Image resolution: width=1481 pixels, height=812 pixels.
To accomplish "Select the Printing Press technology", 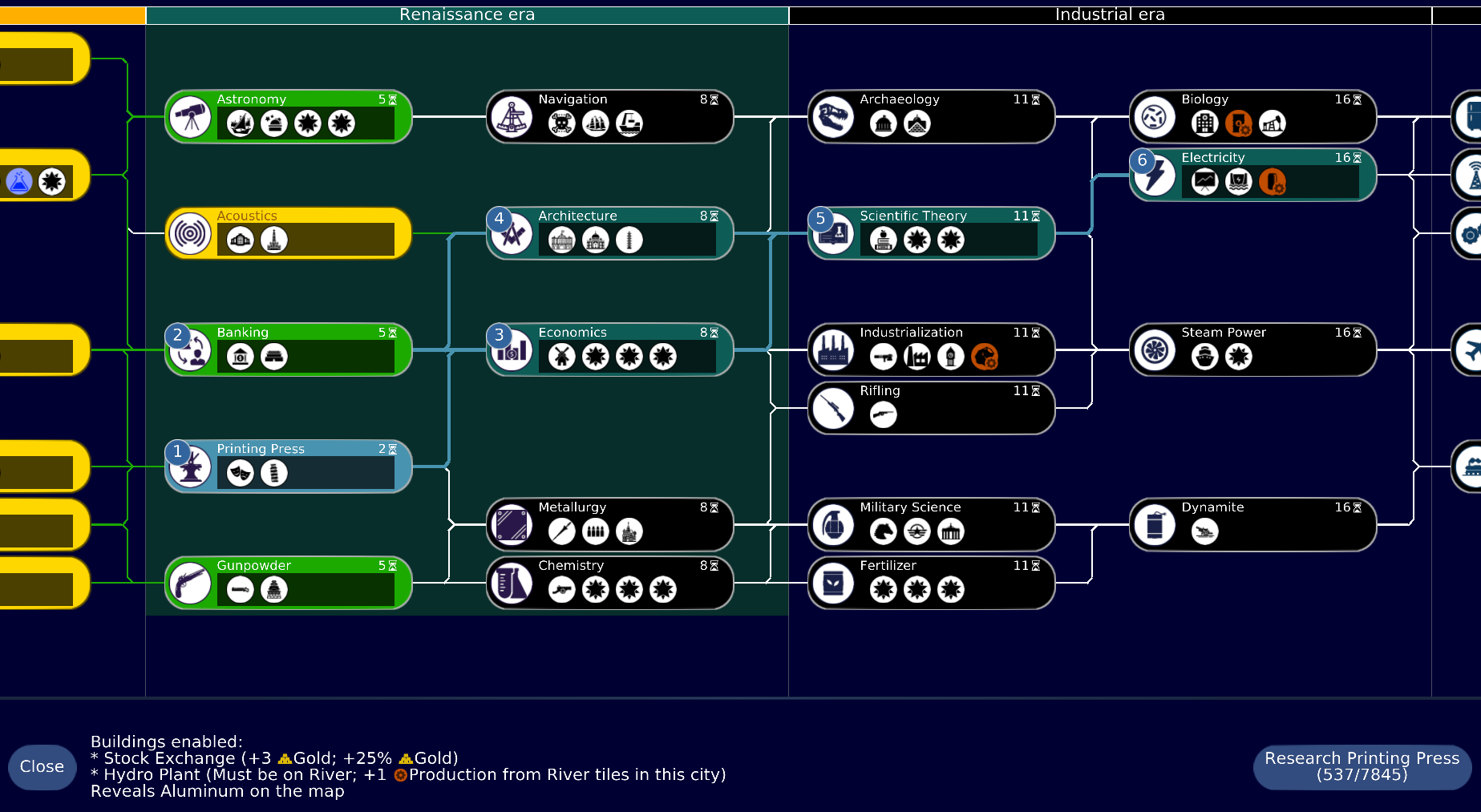I will [x=289, y=467].
